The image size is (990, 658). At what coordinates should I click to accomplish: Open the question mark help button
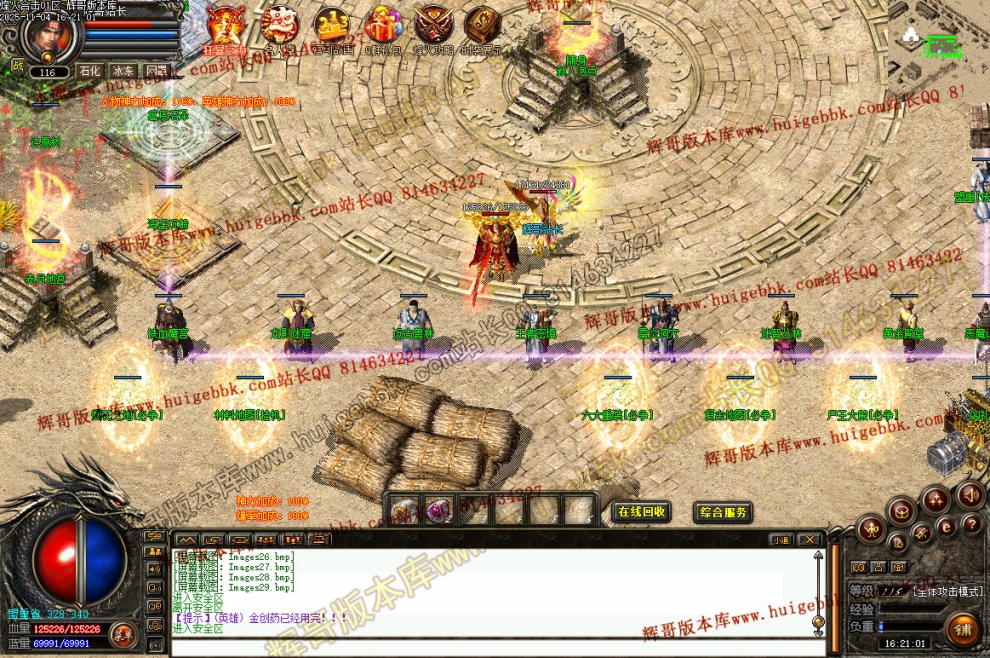tap(971, 524)
